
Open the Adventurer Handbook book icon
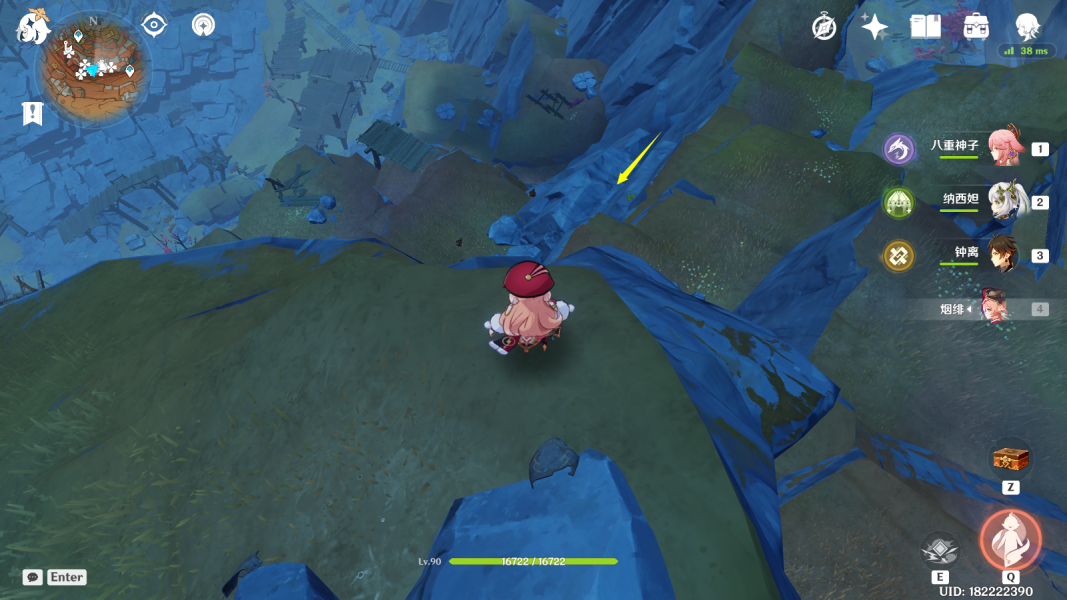pyautogui.click(x=925, y=27)
